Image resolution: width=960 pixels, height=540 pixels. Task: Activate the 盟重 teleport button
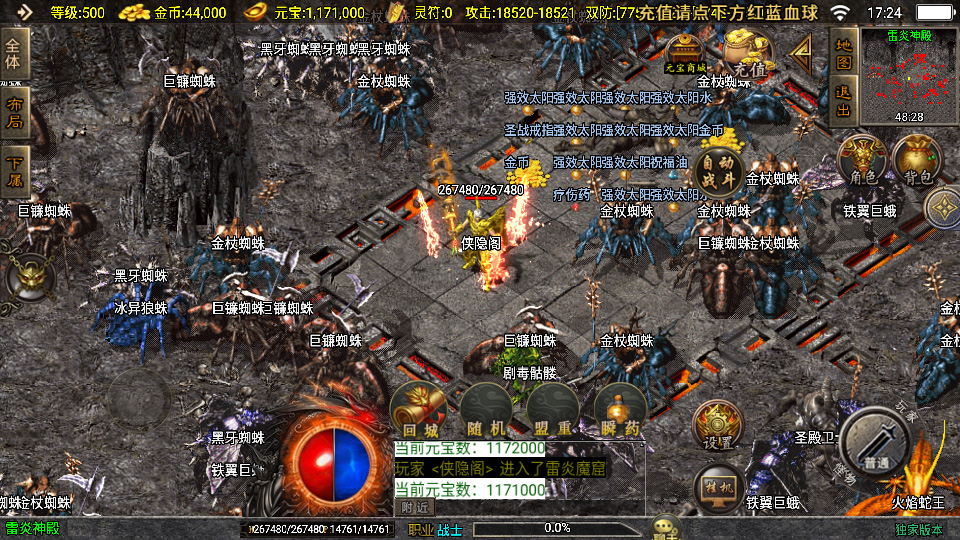tap(551, 411)
